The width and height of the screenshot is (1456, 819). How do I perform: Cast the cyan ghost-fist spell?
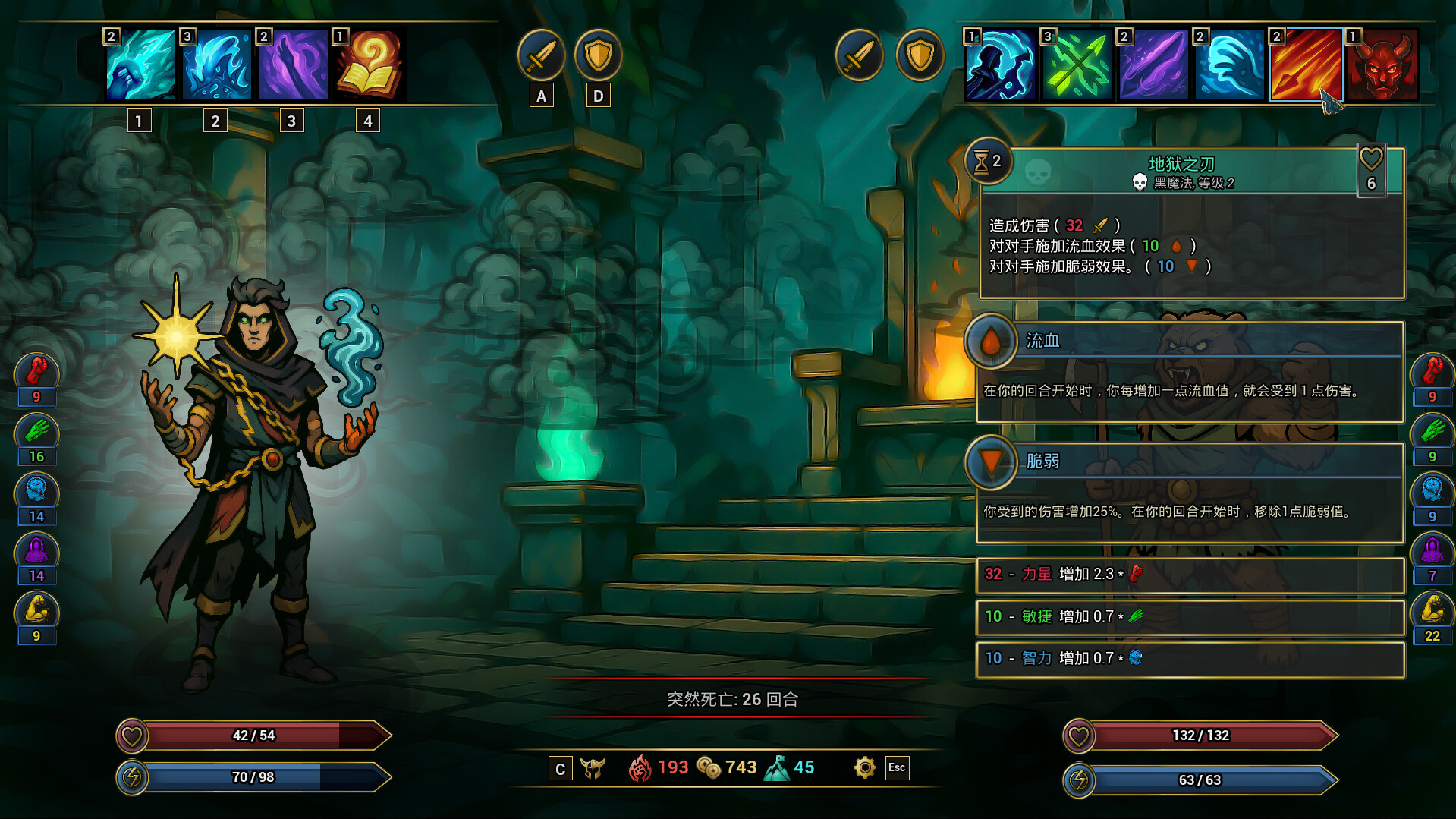(x=141, y=65)
